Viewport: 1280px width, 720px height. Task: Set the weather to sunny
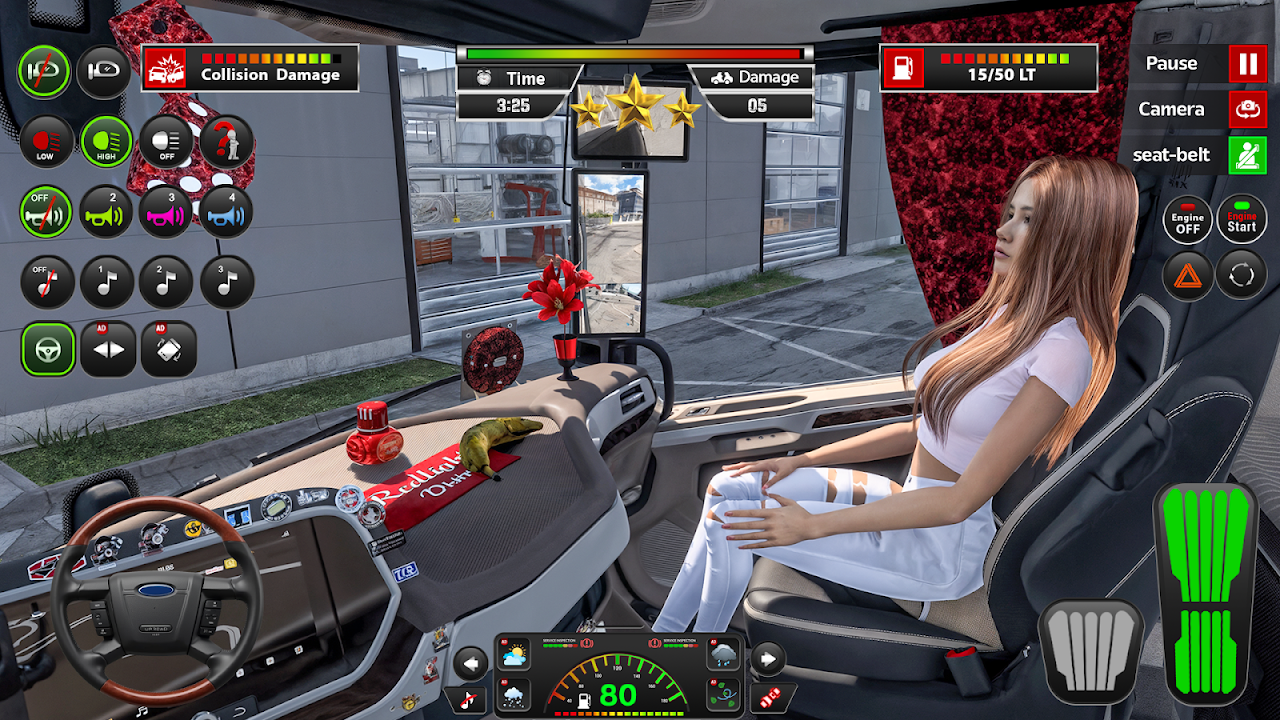pos(515,657)
